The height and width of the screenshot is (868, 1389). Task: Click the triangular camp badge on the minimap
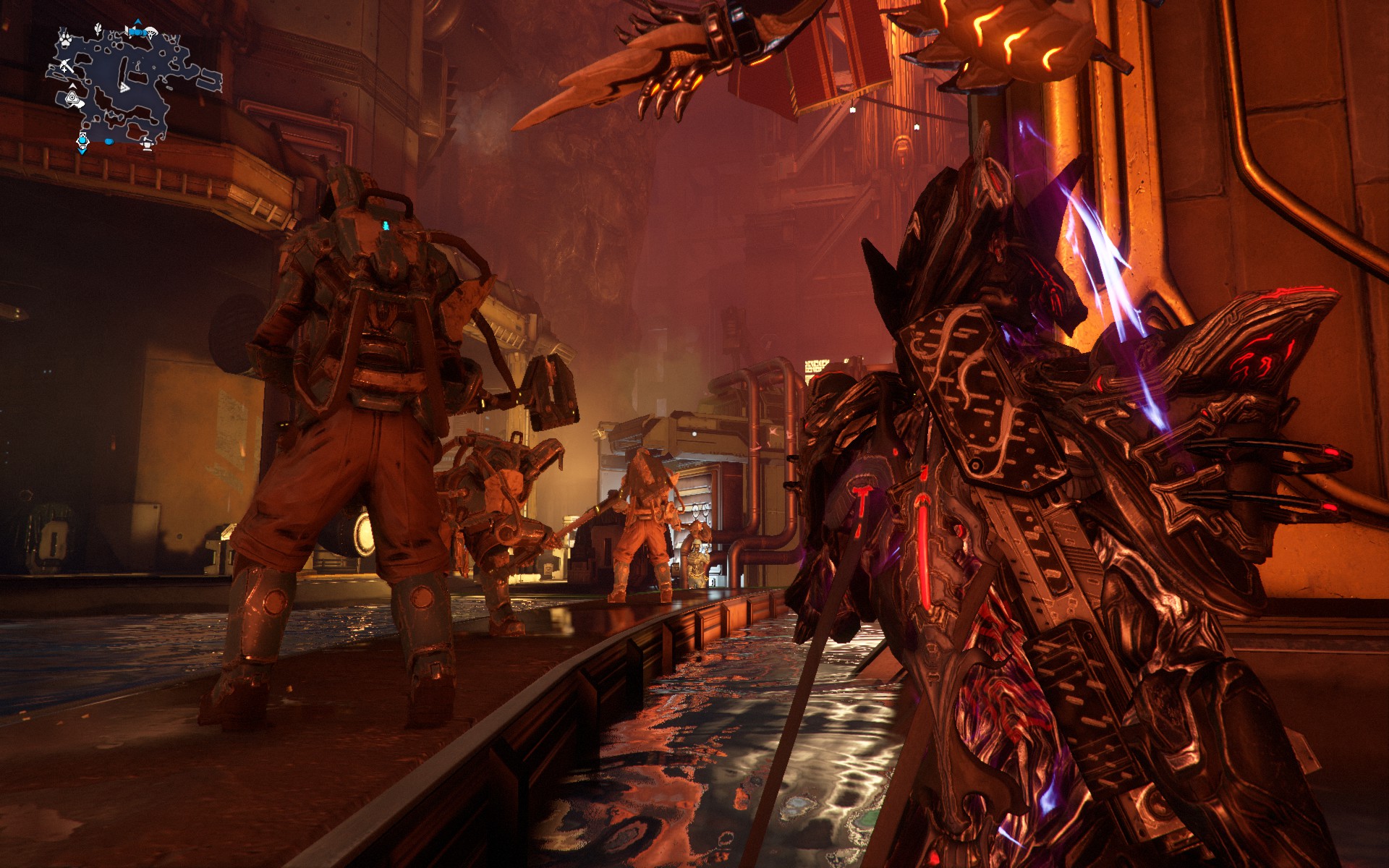pos(72,96)
